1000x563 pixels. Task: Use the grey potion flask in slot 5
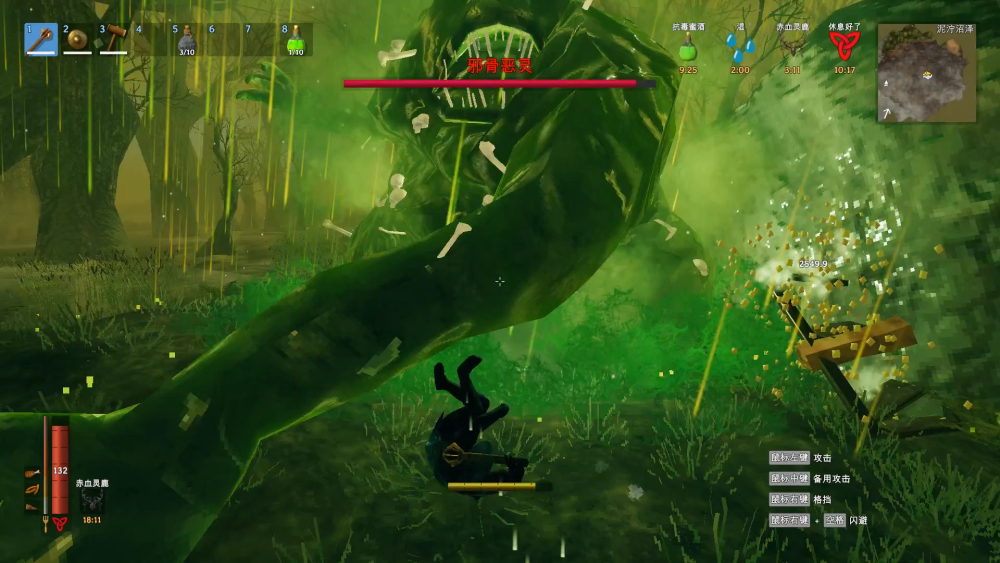(x=187, y=40)
